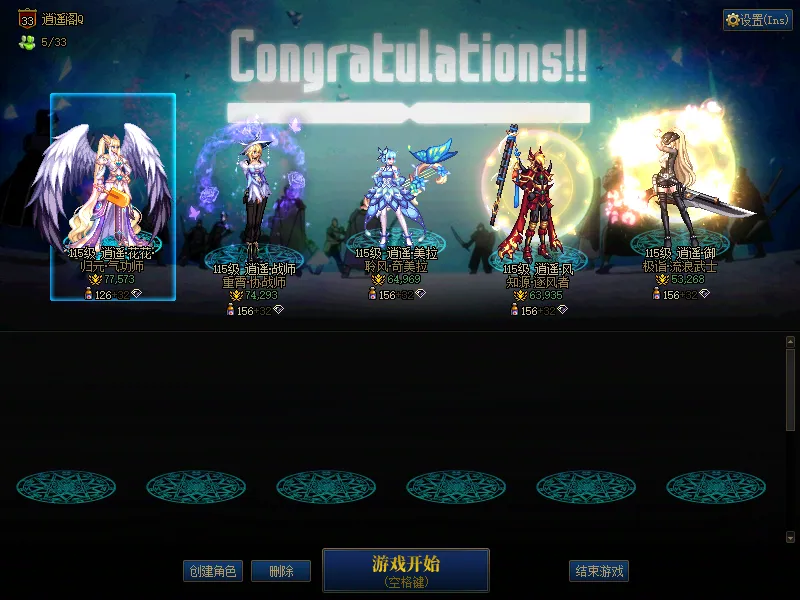This screenshot has width=800, height=600.
Task: Click the scrollbar's down arrow
Action: coord(790,537)
